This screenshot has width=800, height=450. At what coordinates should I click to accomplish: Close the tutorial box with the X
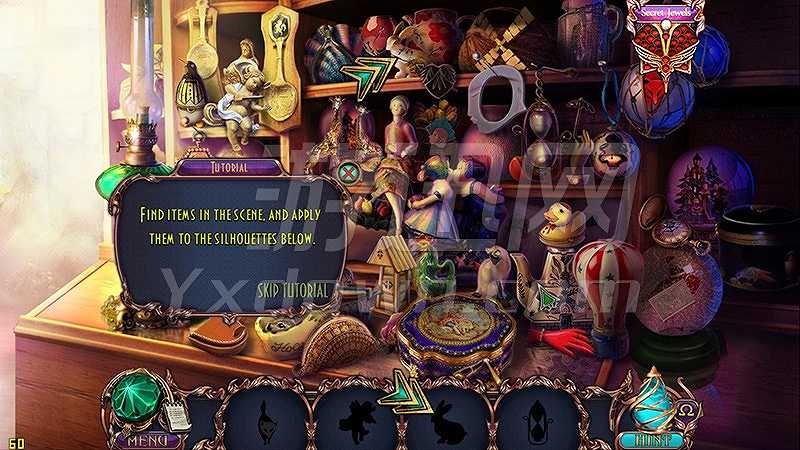(349, 172)
